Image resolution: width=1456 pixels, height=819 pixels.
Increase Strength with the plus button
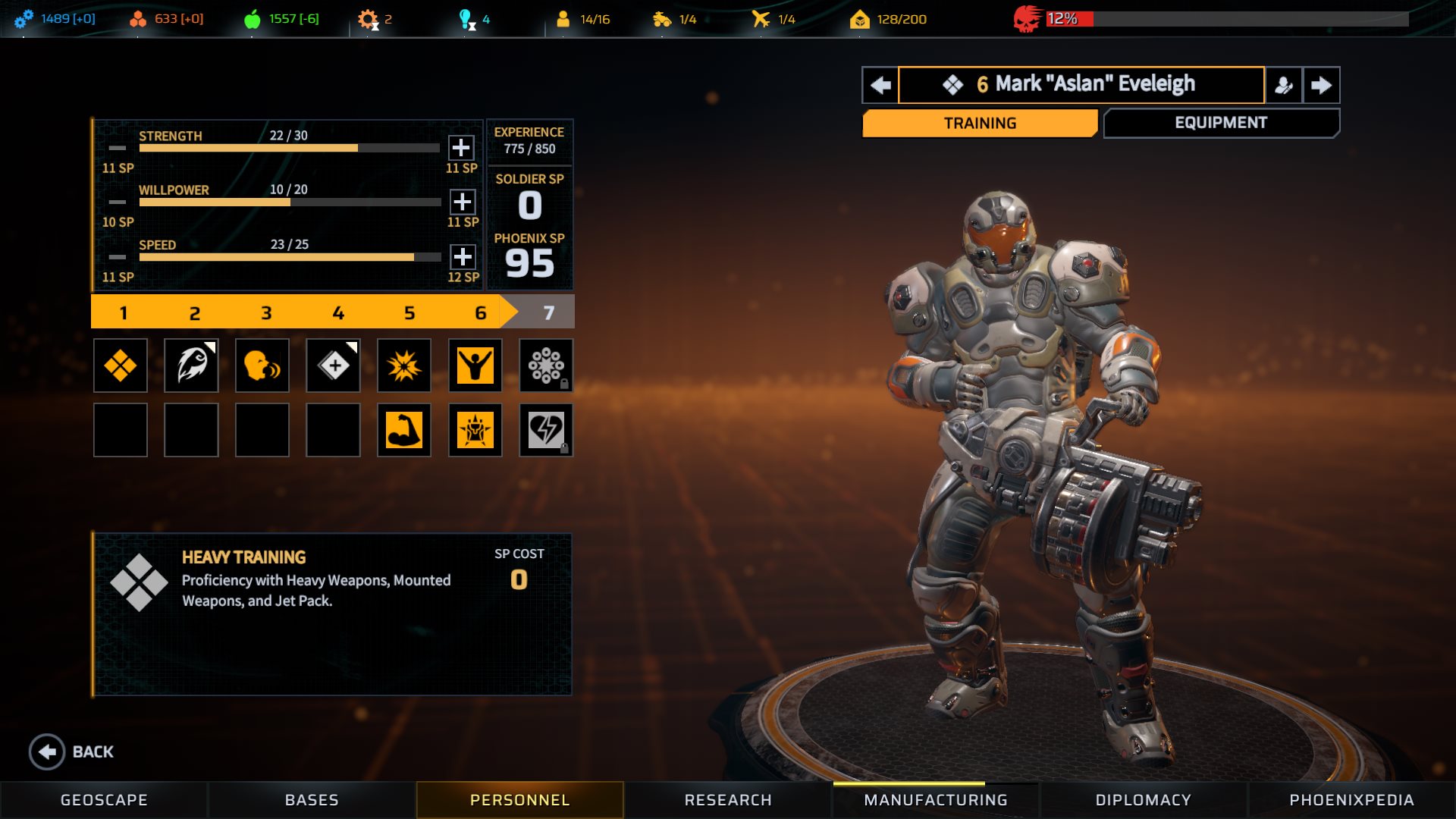click(461, 147)
